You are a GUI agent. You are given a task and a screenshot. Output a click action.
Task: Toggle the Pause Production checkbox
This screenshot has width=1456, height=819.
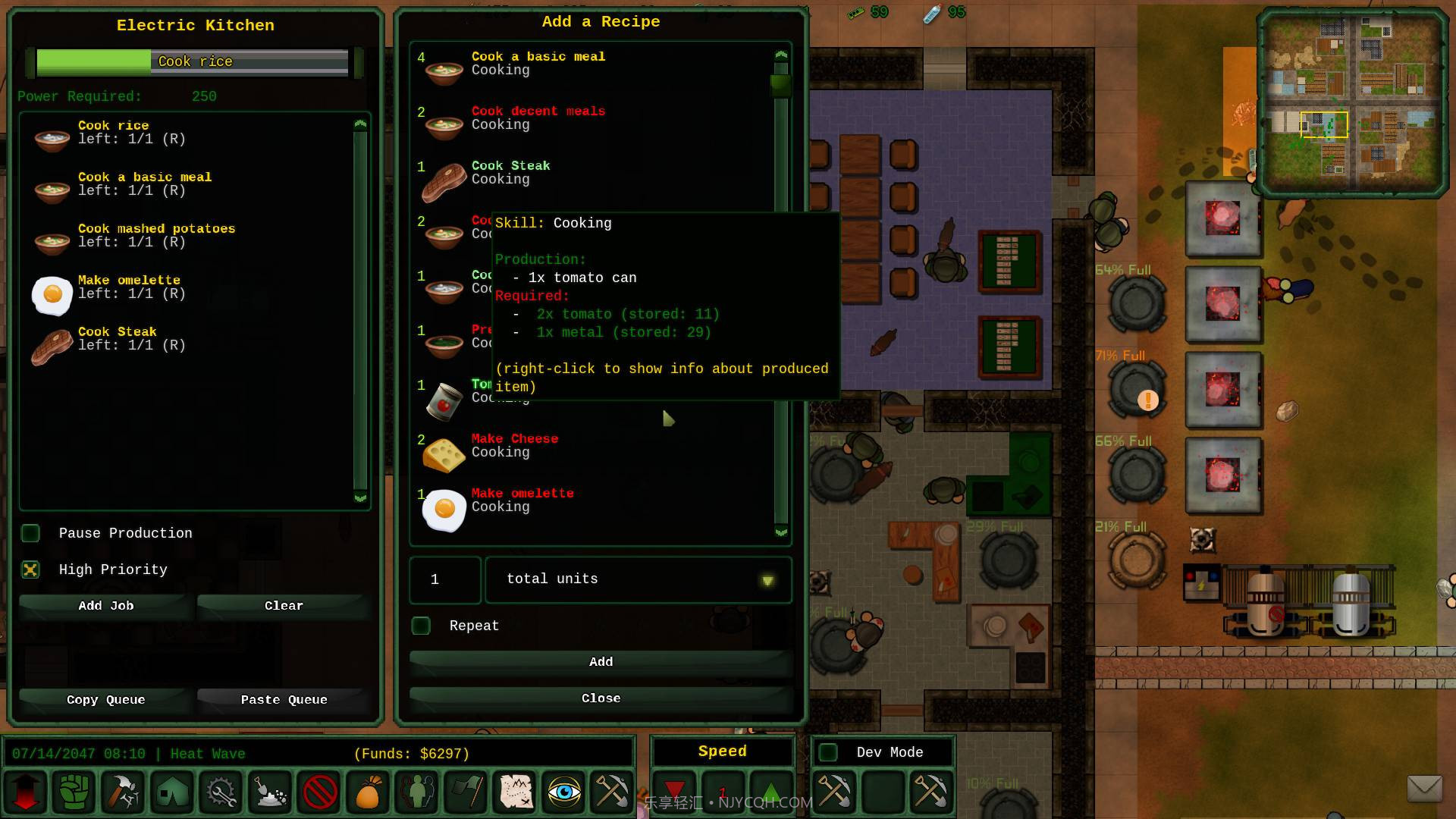point(31,533)
